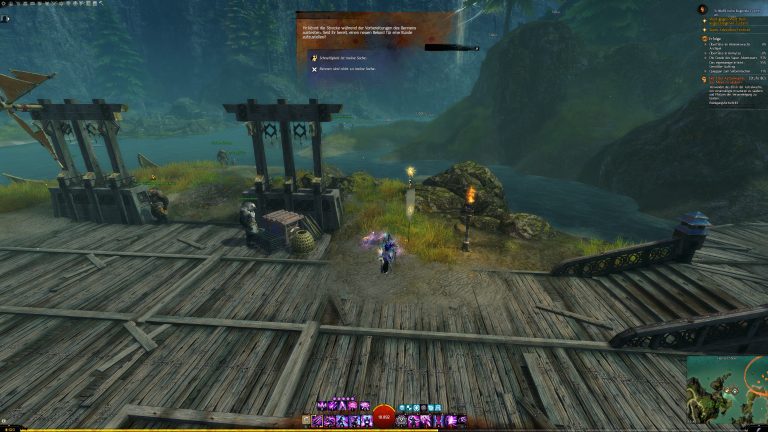This screenshot has width=768, height=432.
Task: Click the small icon at top-left corner
Action: (5, 18)
